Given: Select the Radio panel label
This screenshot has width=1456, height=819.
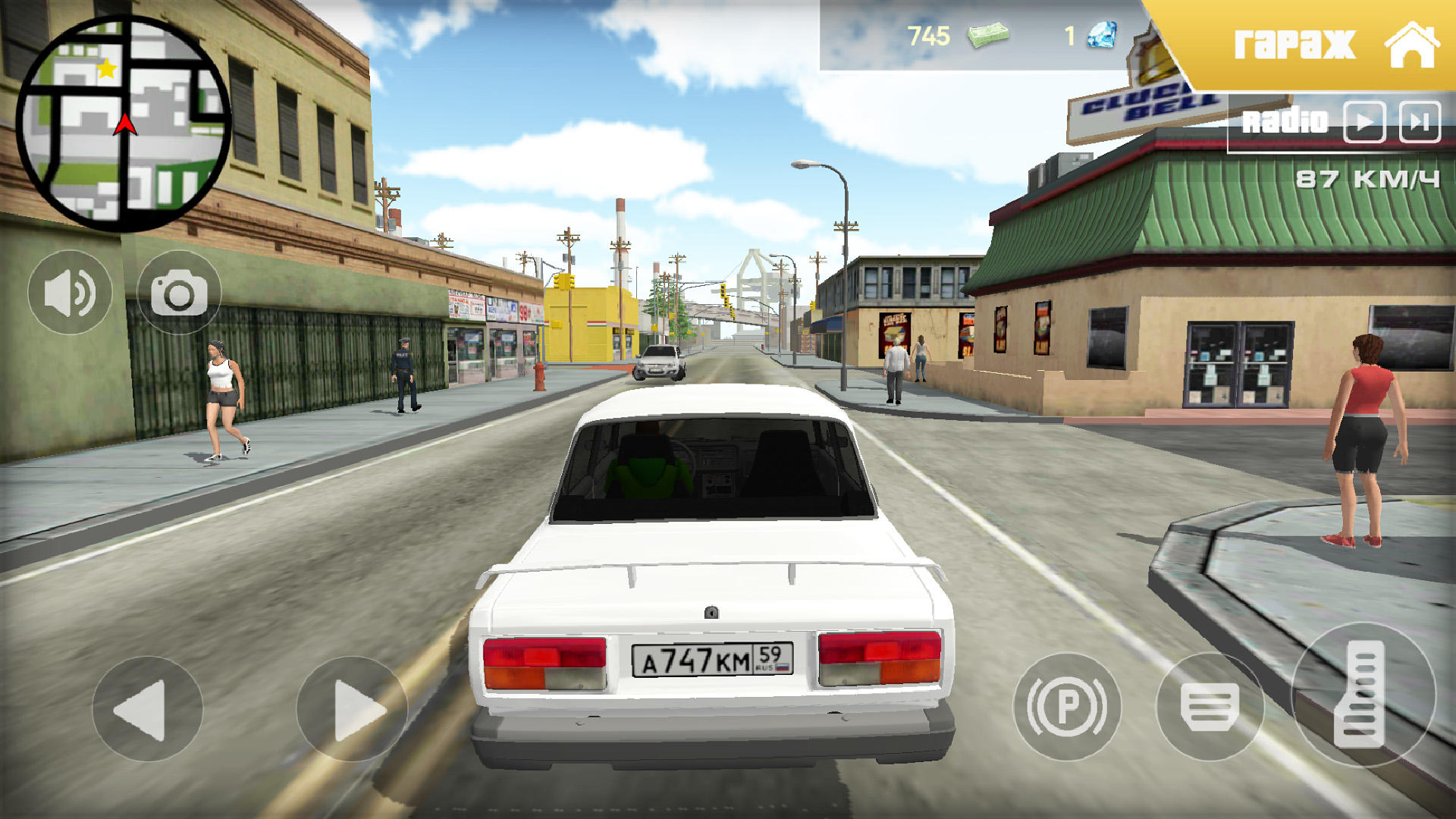Looking at the screenshot, I should tap(1284, 120).
